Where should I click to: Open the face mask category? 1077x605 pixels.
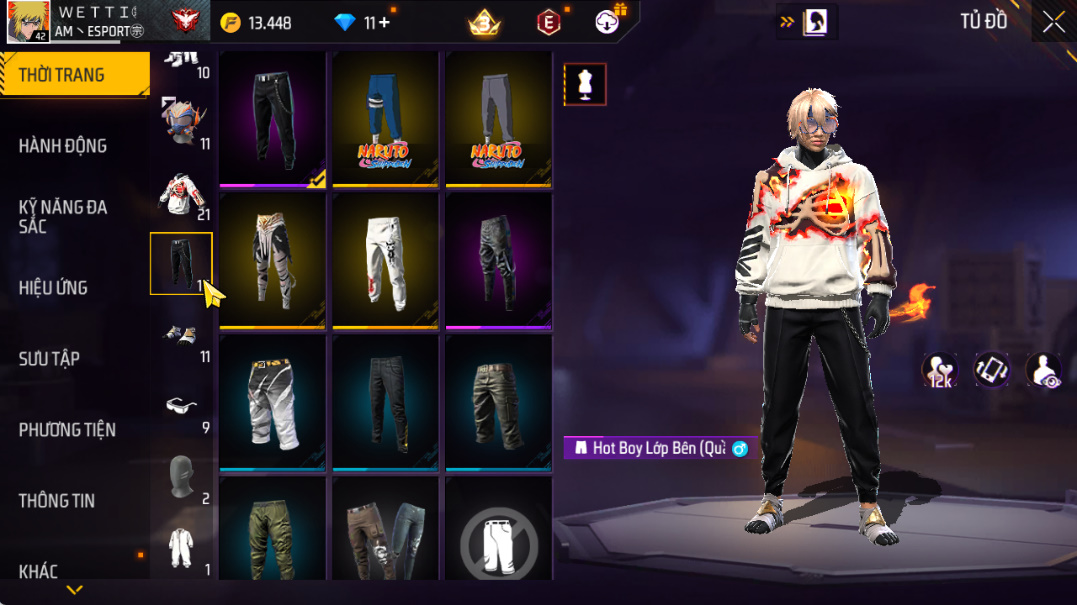(181, 476)
